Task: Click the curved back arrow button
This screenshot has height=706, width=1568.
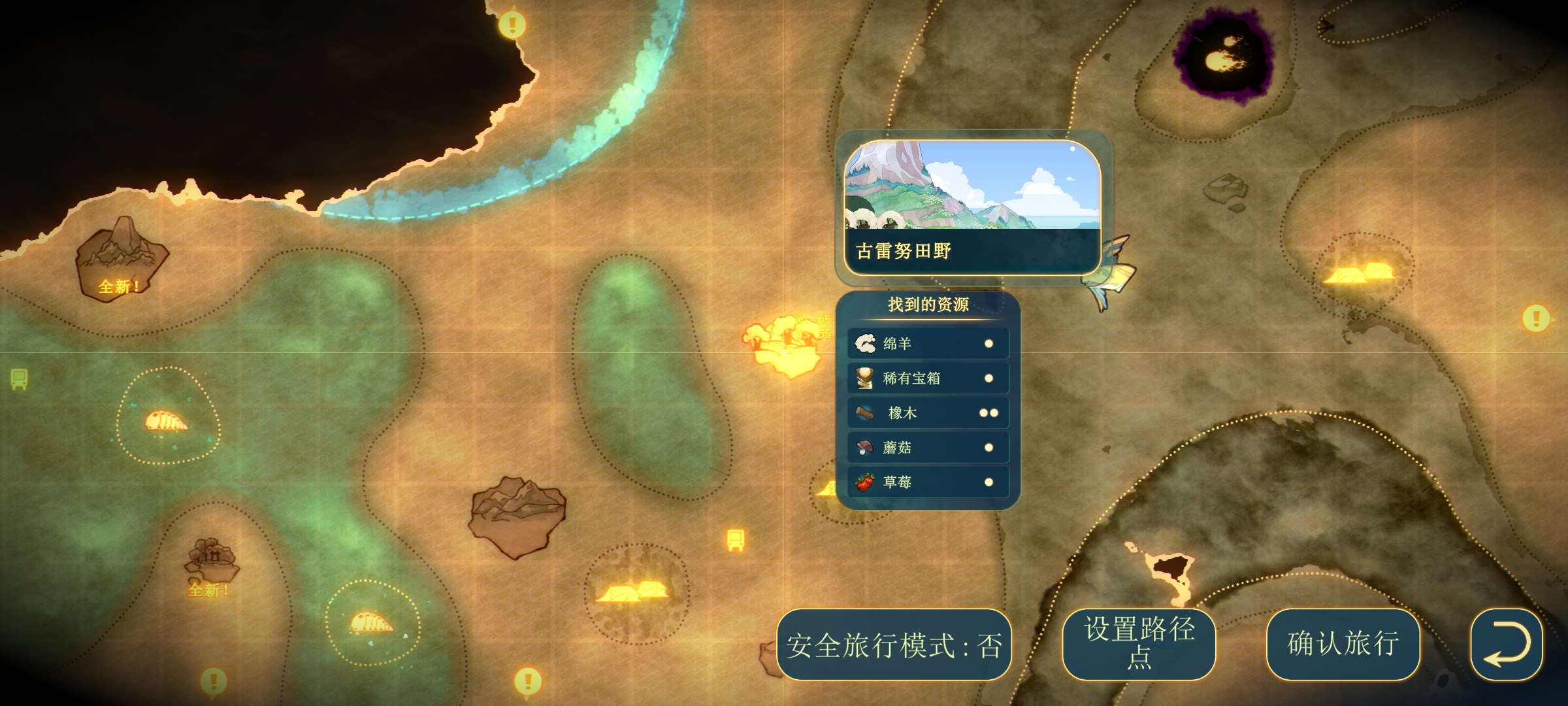Action: tap(1506, 645)
